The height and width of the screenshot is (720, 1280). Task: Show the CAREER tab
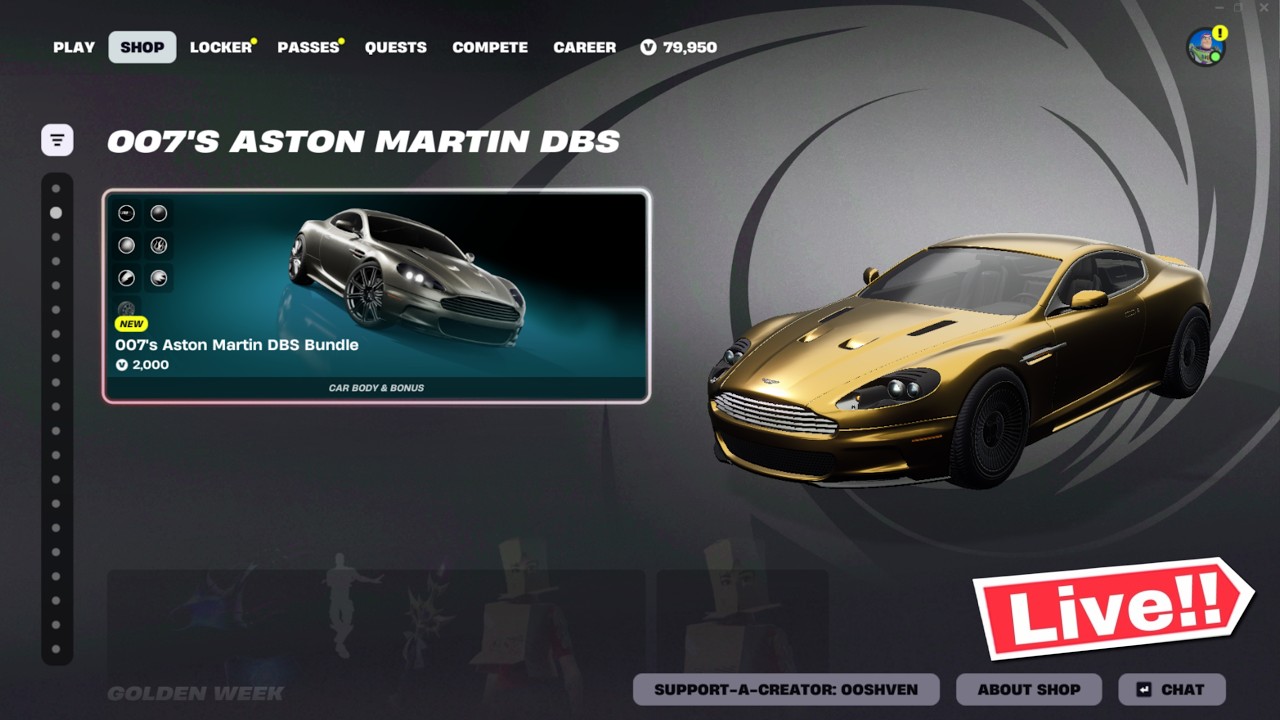click(584, 47)
